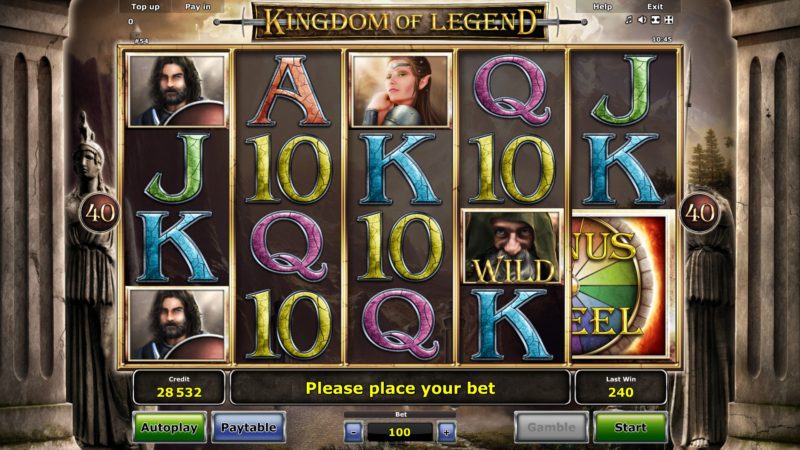Click the left 40 paylines badge
The width and height of the screenshot is (800, 450).
pos(102,212)
